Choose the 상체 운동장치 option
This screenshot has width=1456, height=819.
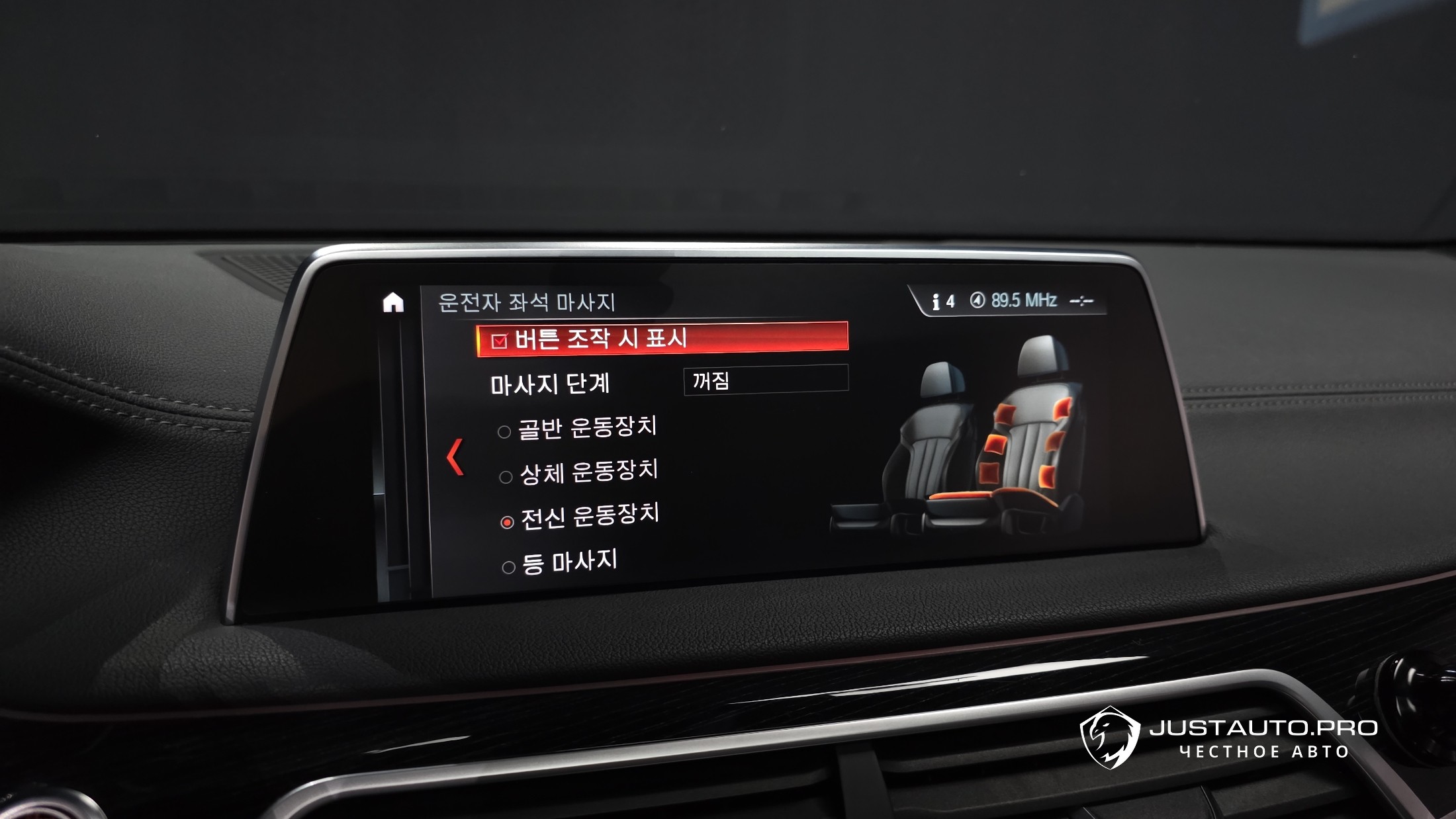click(x=506, y=477)
